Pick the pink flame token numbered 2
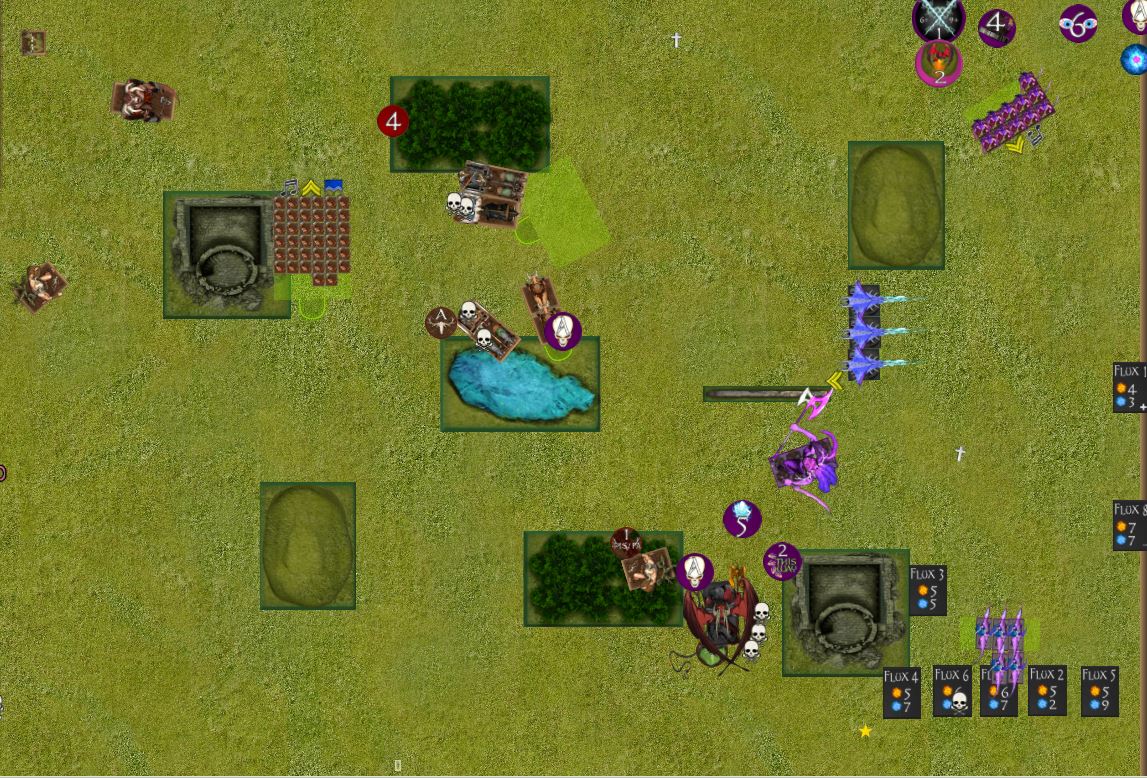Viewport: 1147px width, 778px height. pyautogui.click(x=938, y=65)
